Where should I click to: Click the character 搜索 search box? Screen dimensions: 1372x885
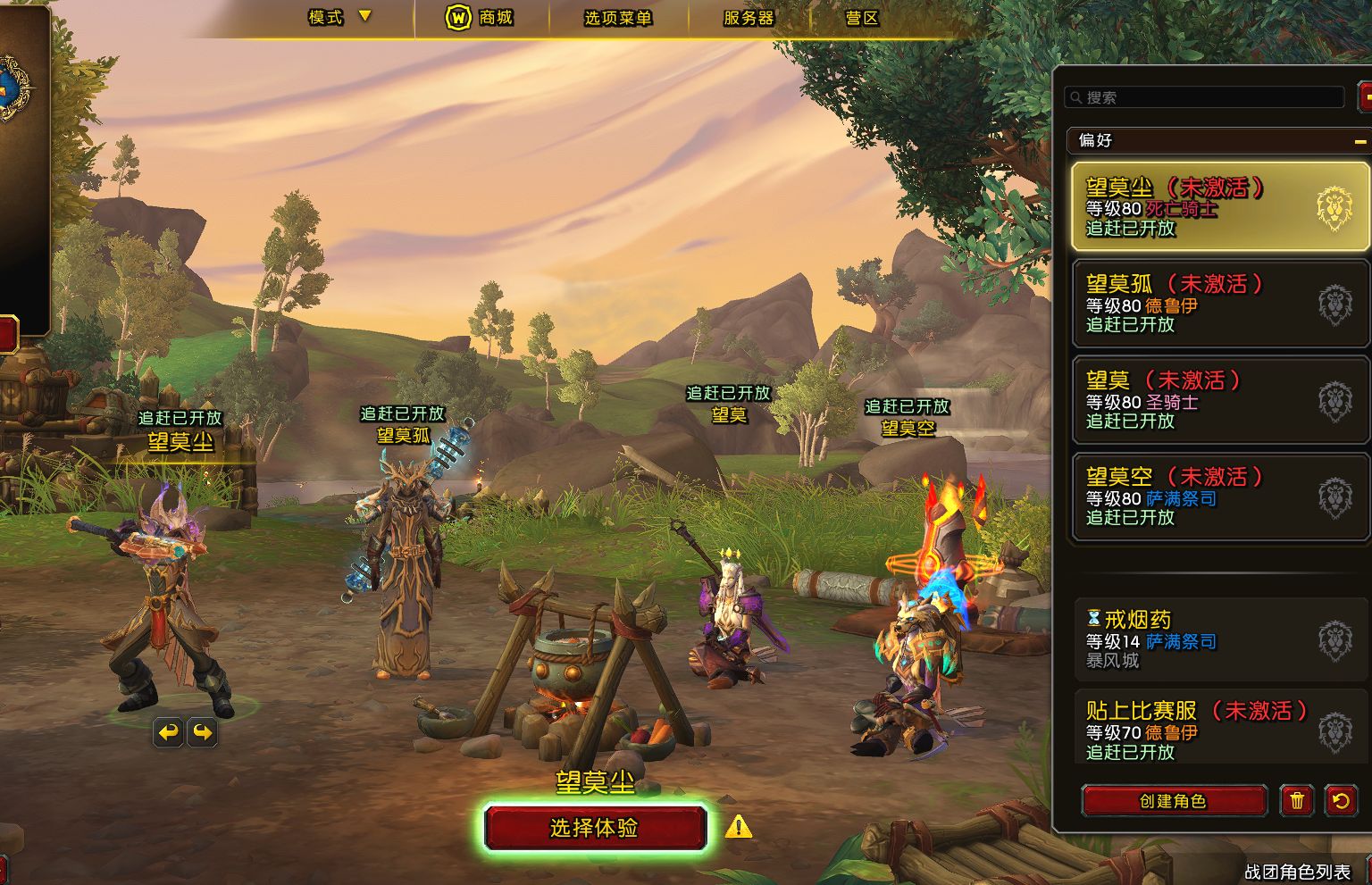click(1206, 97)
